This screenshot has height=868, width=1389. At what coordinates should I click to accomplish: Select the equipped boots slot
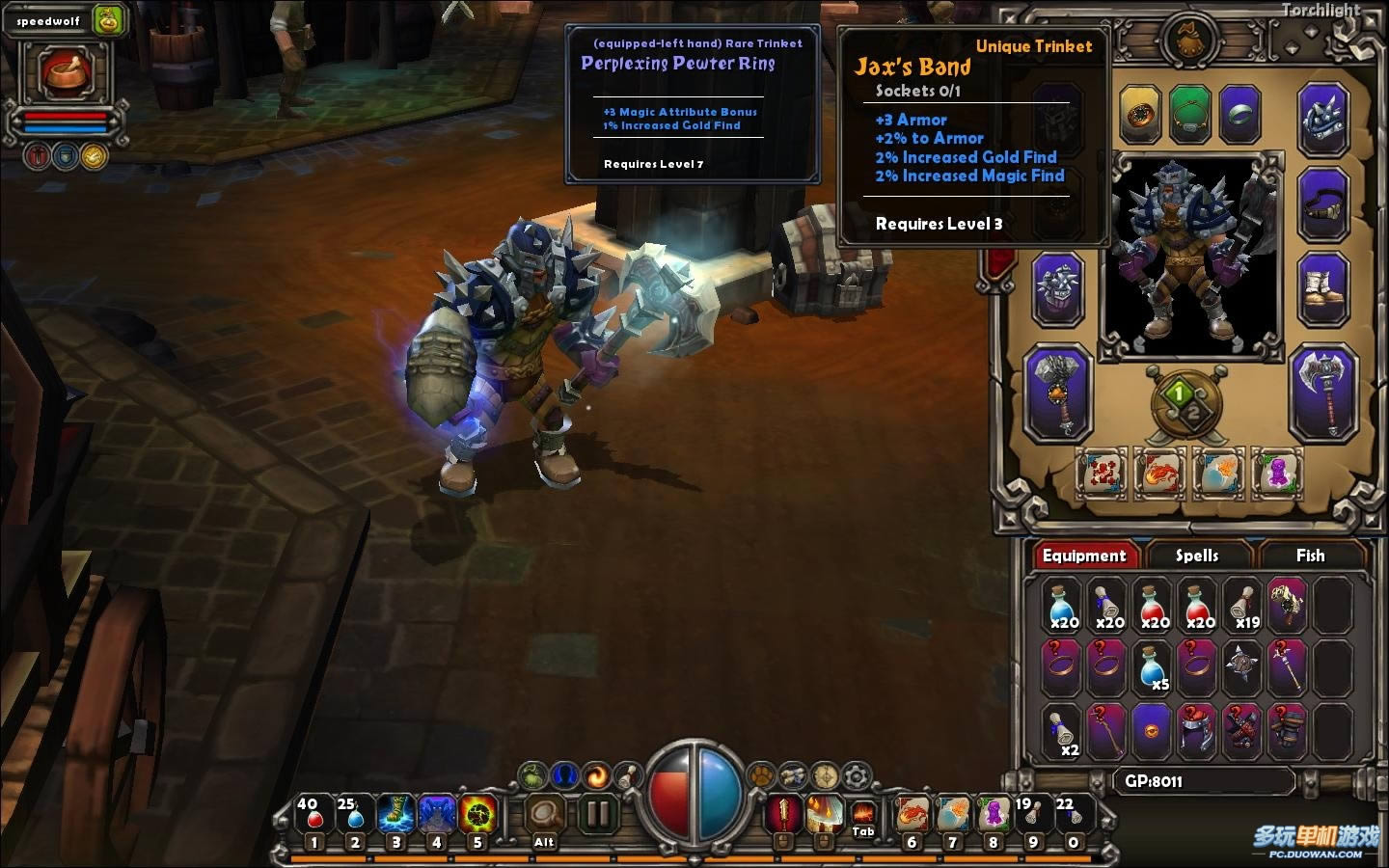(1322, 287)
